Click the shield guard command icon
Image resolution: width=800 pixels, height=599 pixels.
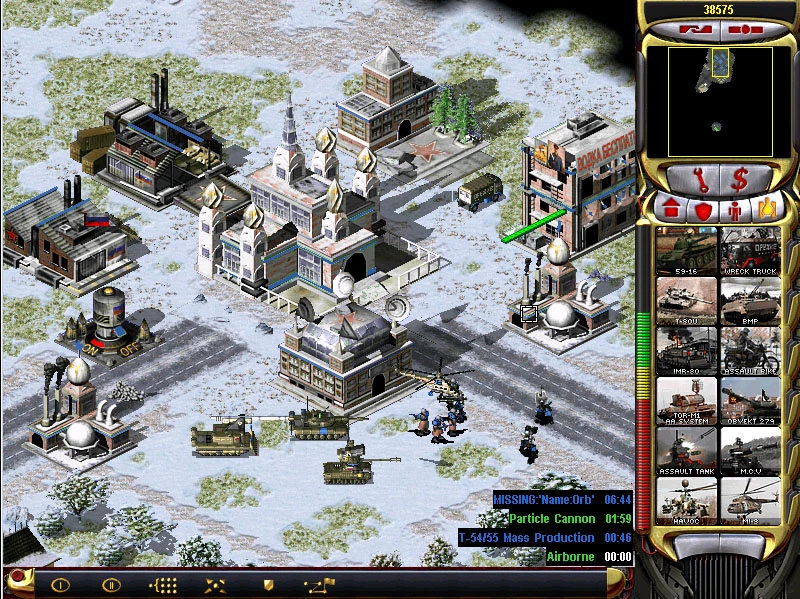pos(267,584)
